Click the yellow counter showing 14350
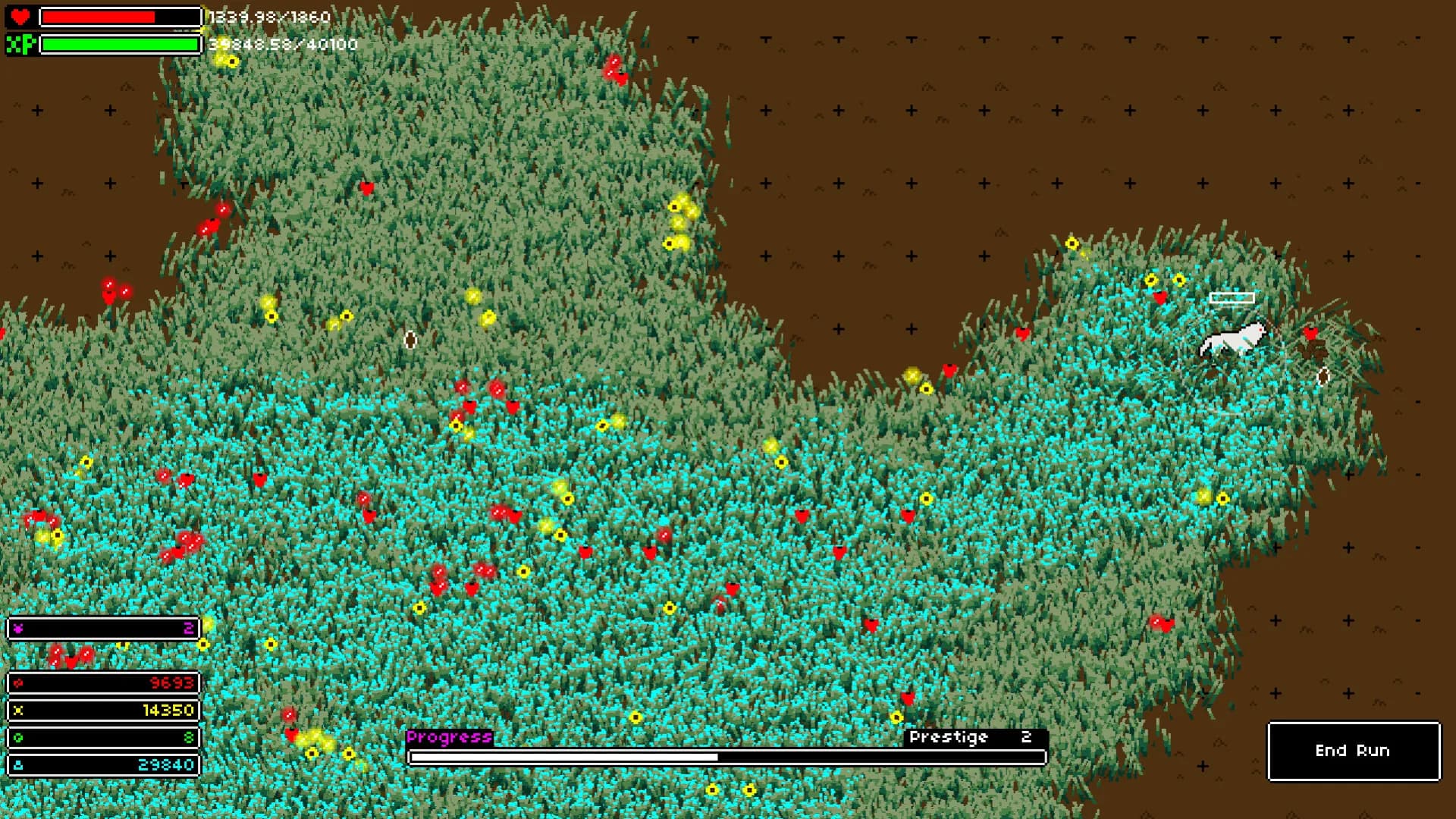 [x=167, y=710]
